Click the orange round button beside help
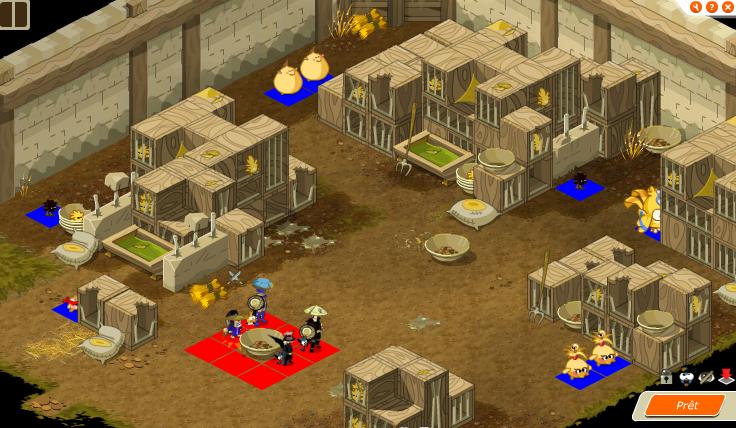 pyautogui.click(x=696, y=7)
